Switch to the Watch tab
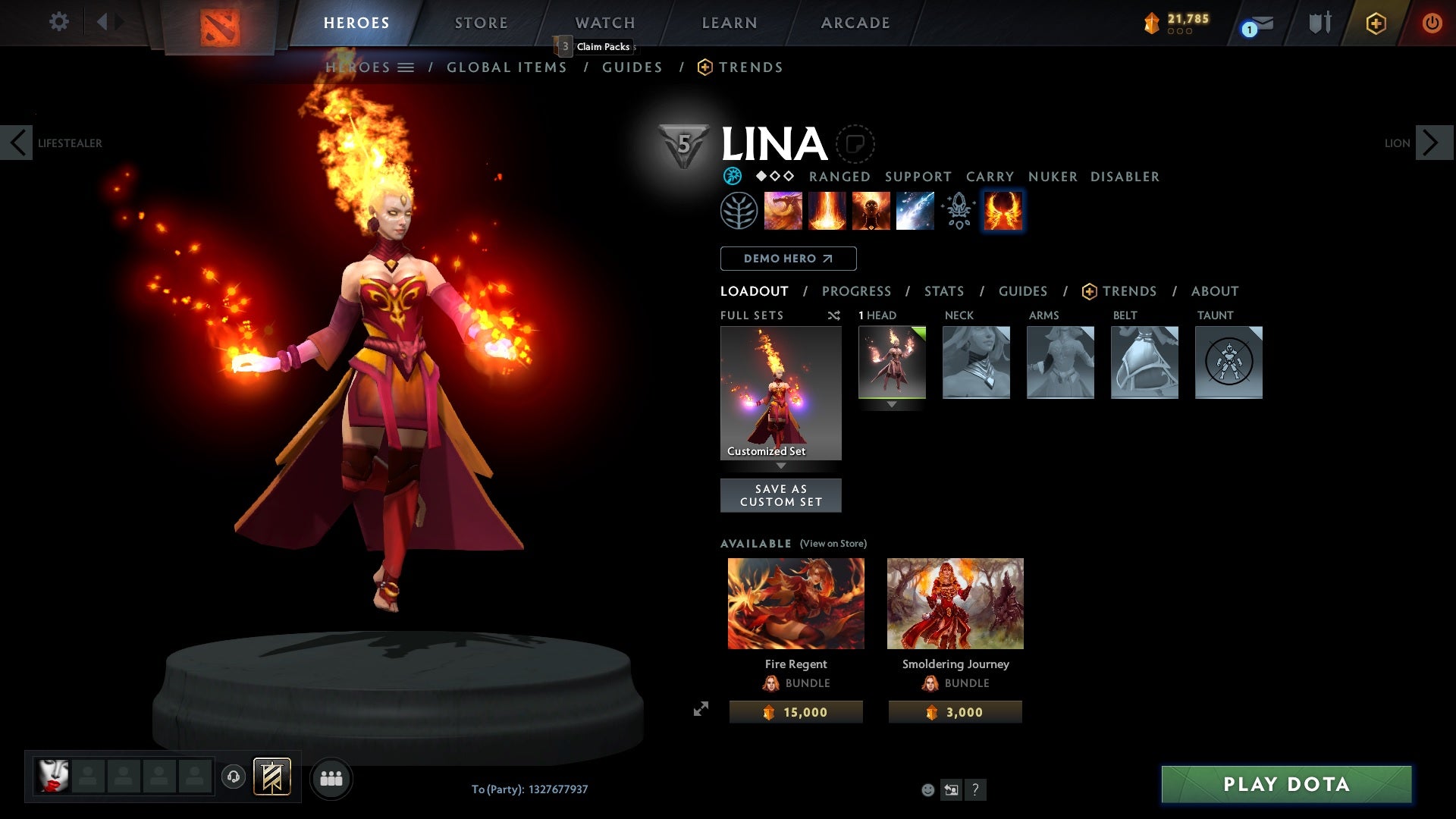 point(605,23)
